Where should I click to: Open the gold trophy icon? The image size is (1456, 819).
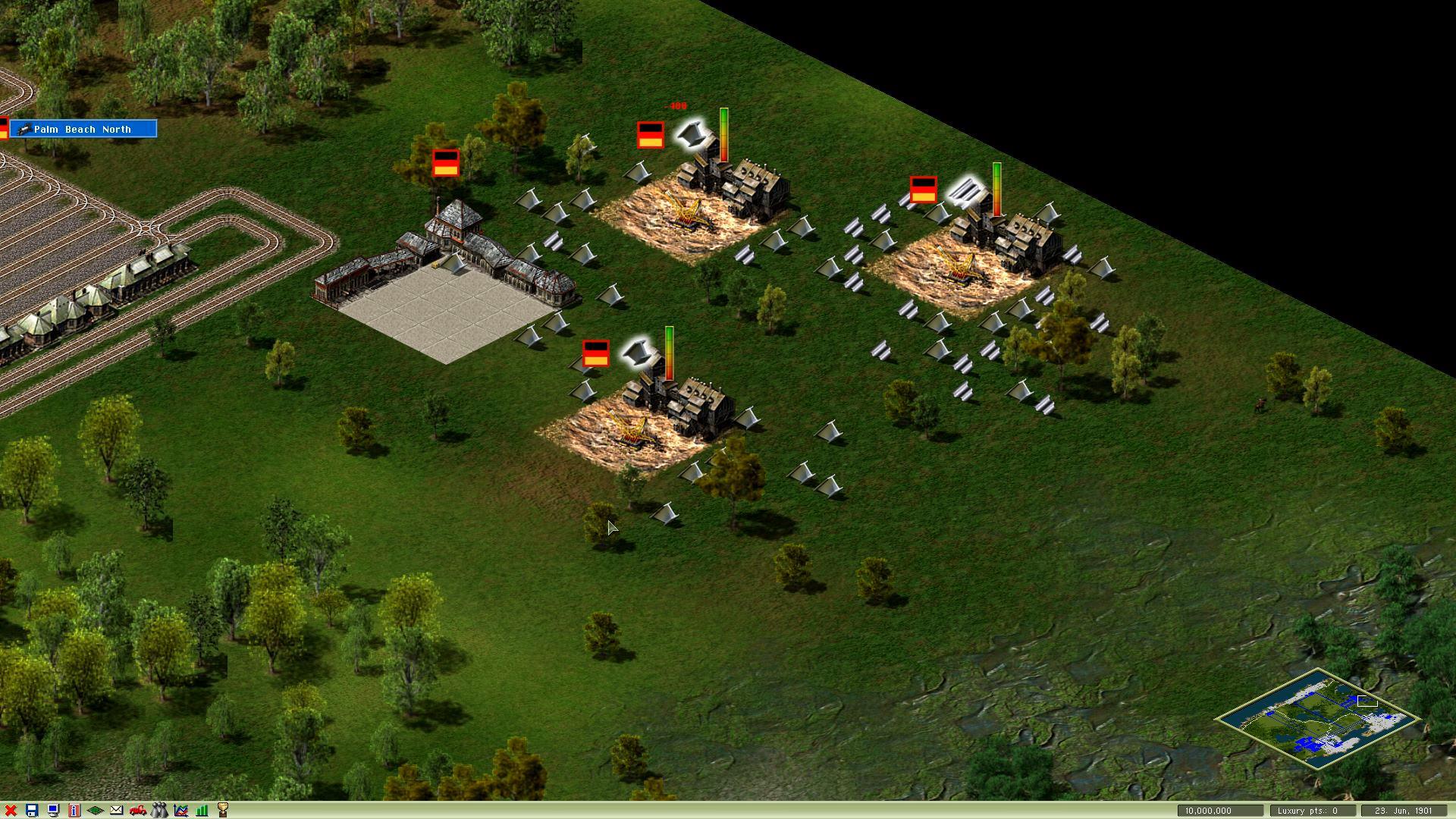pyautogui.click(x=223, y=811)
